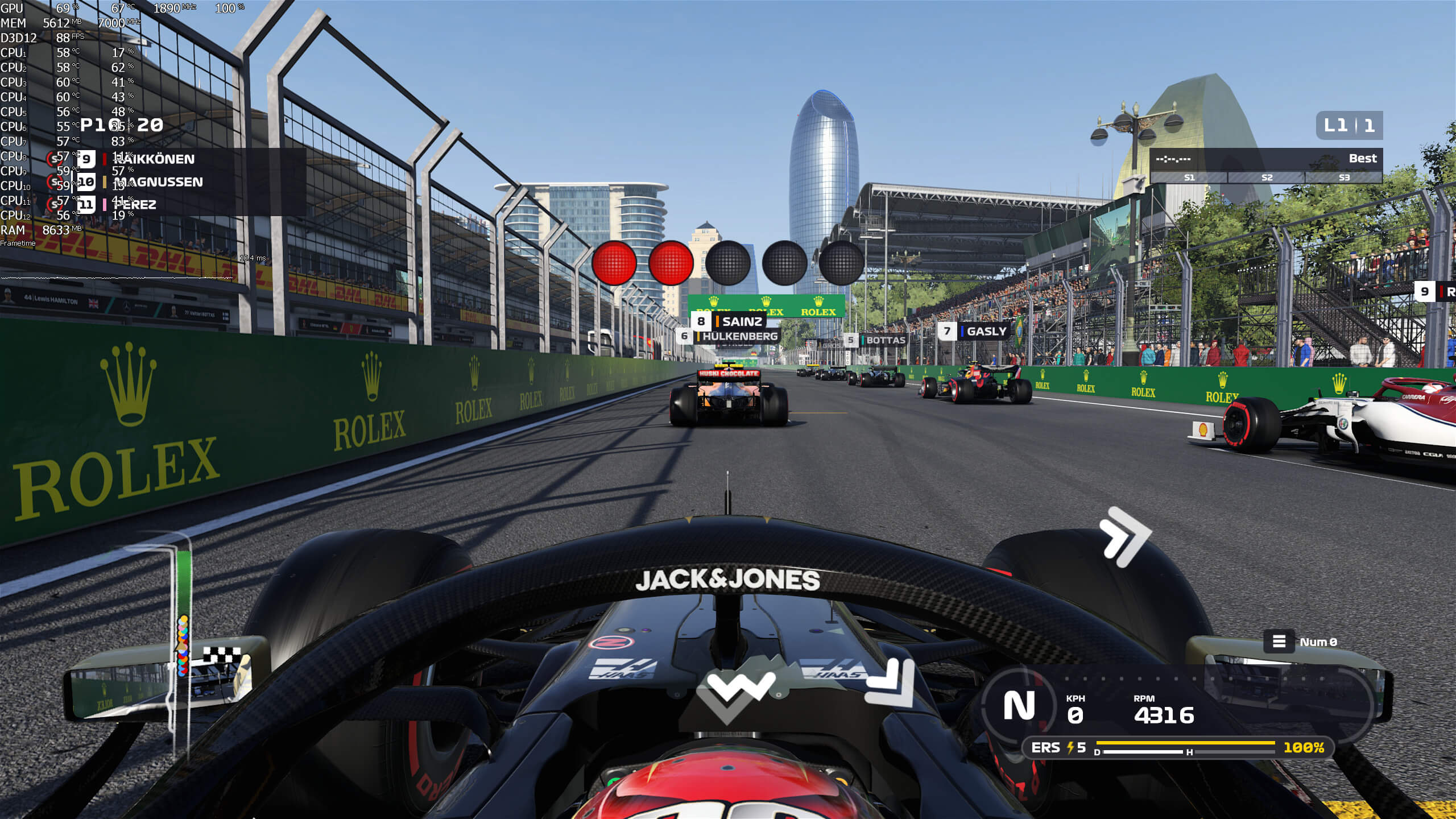The image size is (1456, 819).
Task: Select Räikkönen's row in the position list
Action: [154, 159]
